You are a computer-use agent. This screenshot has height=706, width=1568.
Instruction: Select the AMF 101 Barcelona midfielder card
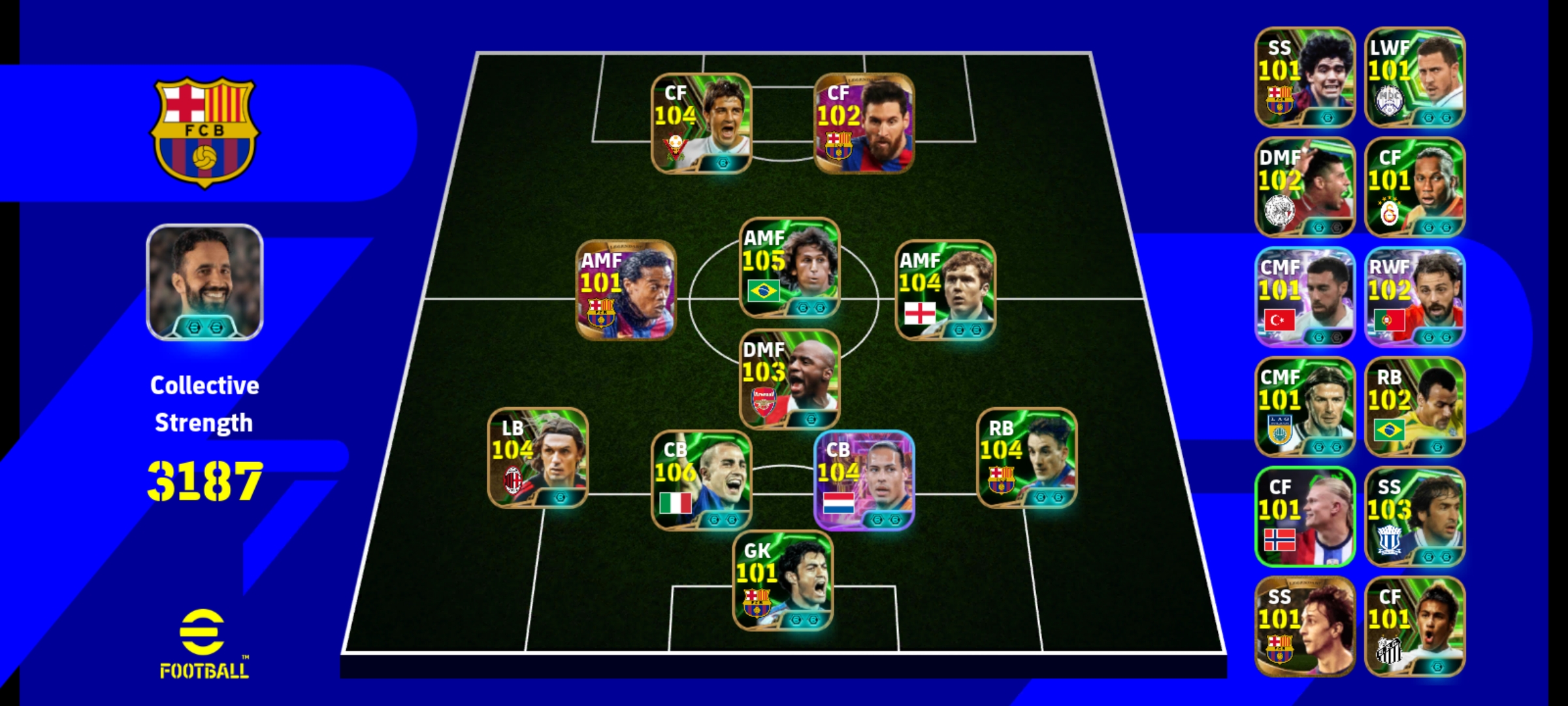[x=626, y=290]
